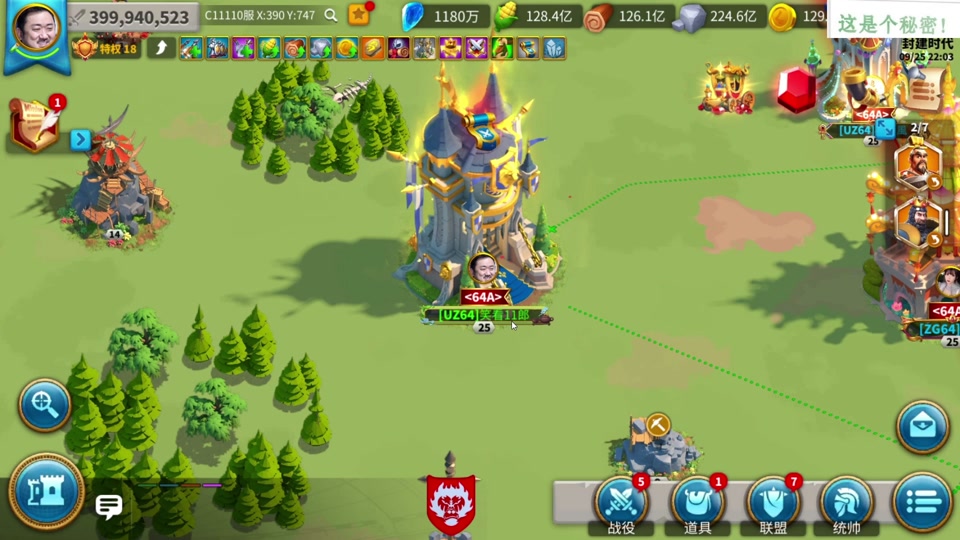Open the 道具 items bag
Viewport: 960px width, 540px height.
[697, 503]
